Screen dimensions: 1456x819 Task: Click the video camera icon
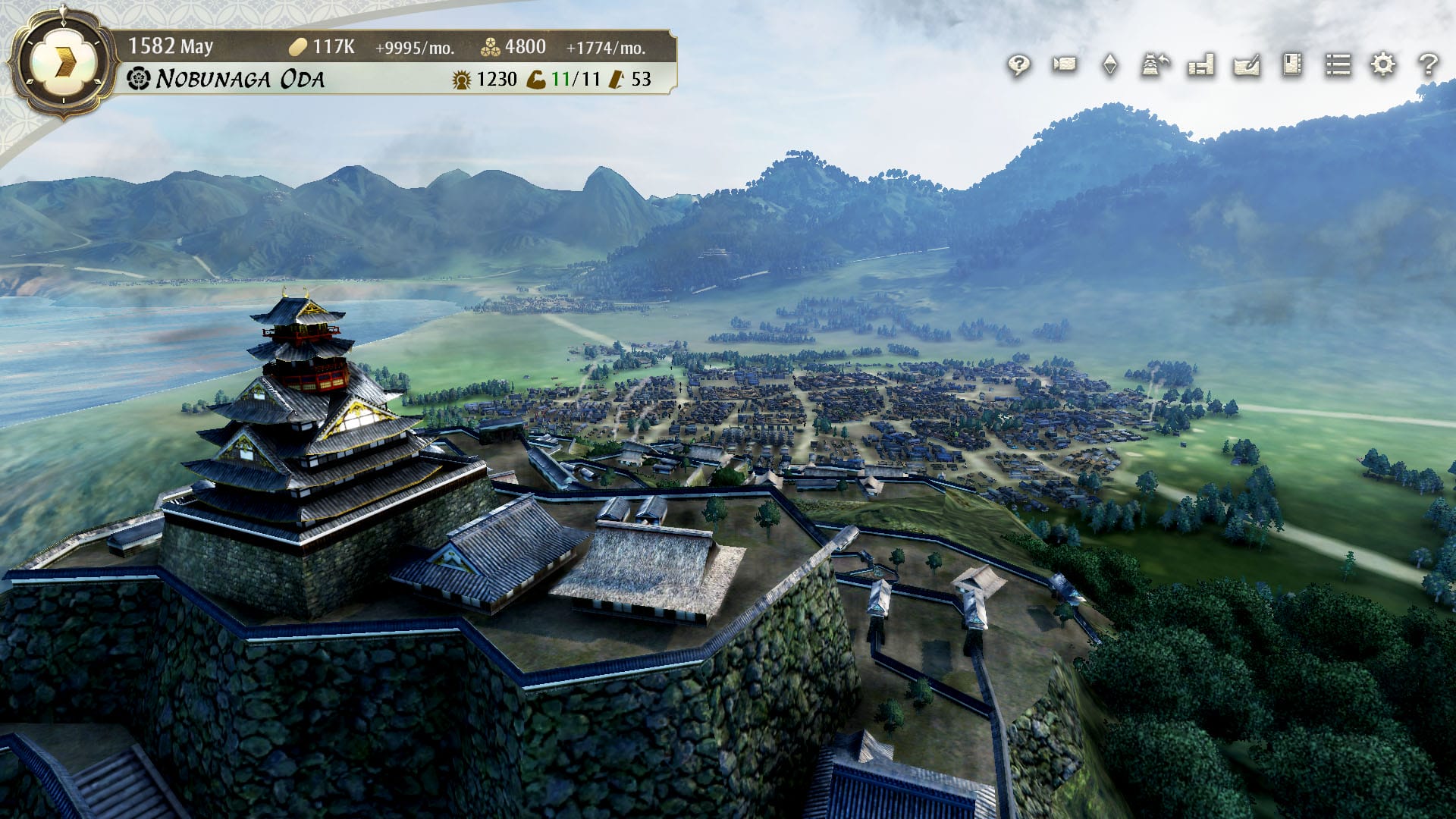coord(1064,65)
